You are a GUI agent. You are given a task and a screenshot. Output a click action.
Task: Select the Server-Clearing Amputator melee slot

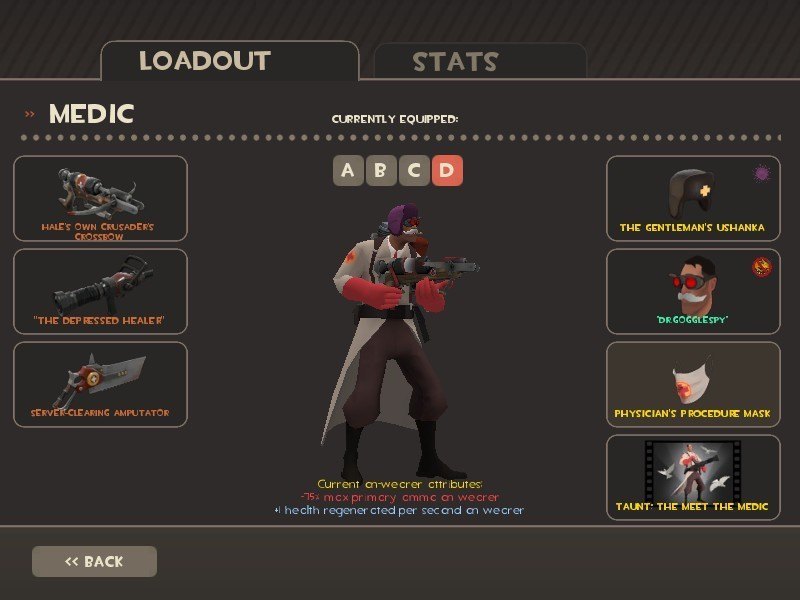click(100, 384)
